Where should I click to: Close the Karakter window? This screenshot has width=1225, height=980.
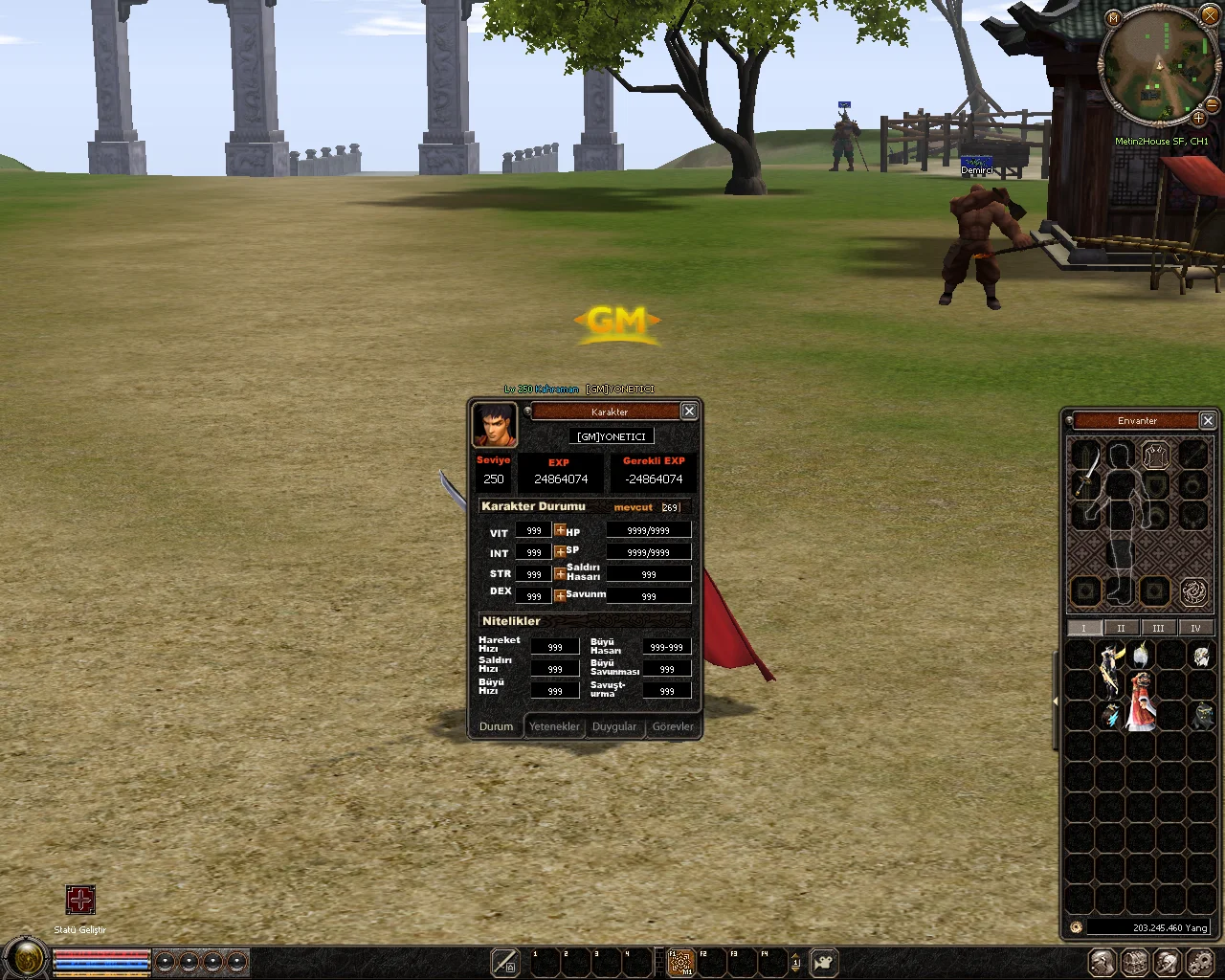(x=689, y=412)
